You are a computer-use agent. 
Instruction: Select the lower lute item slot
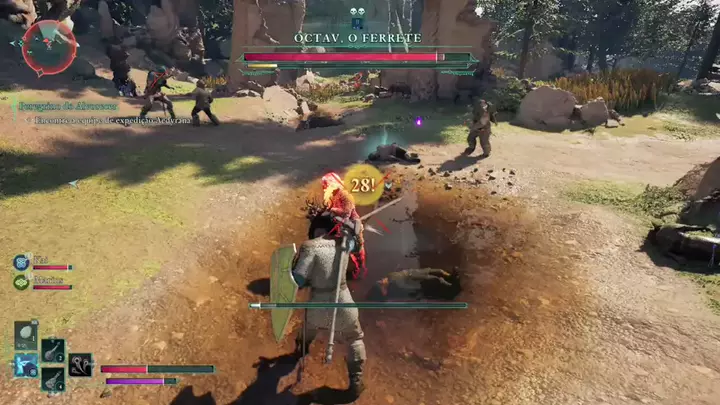(x=53, y=379)
